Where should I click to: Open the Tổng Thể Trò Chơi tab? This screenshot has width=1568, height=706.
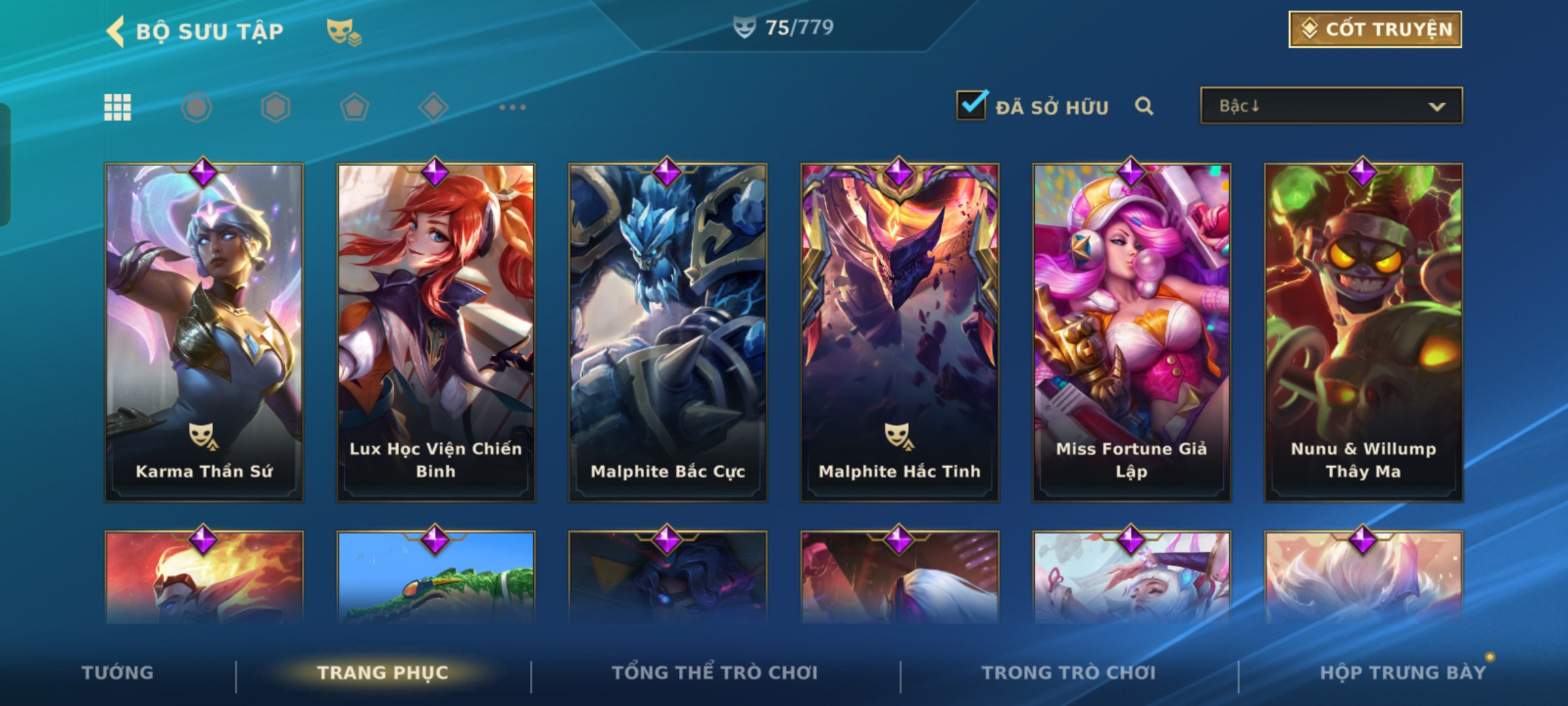pos(715,673)
